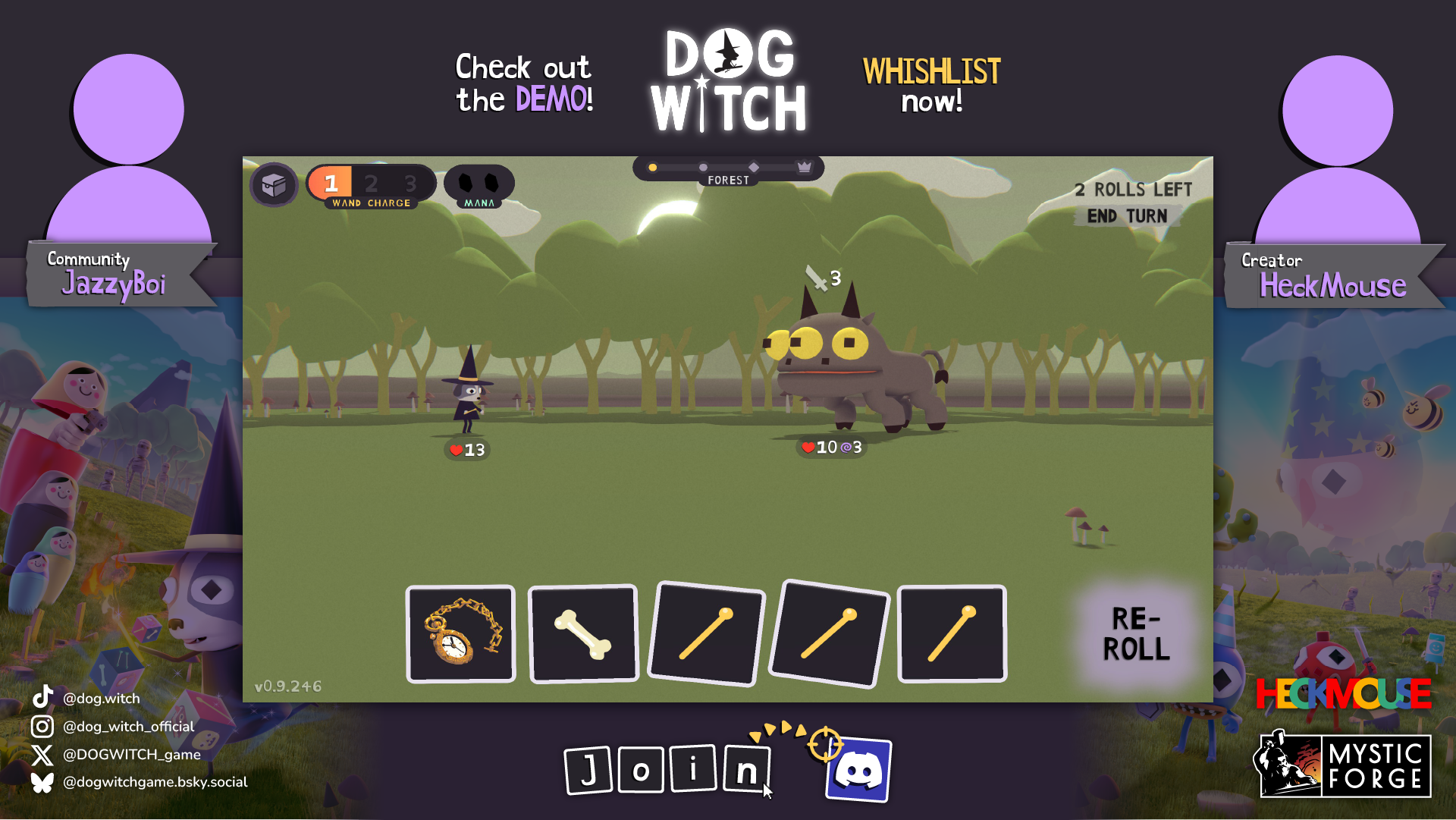
Task: End the current turn
Action: click(1127, 216)
